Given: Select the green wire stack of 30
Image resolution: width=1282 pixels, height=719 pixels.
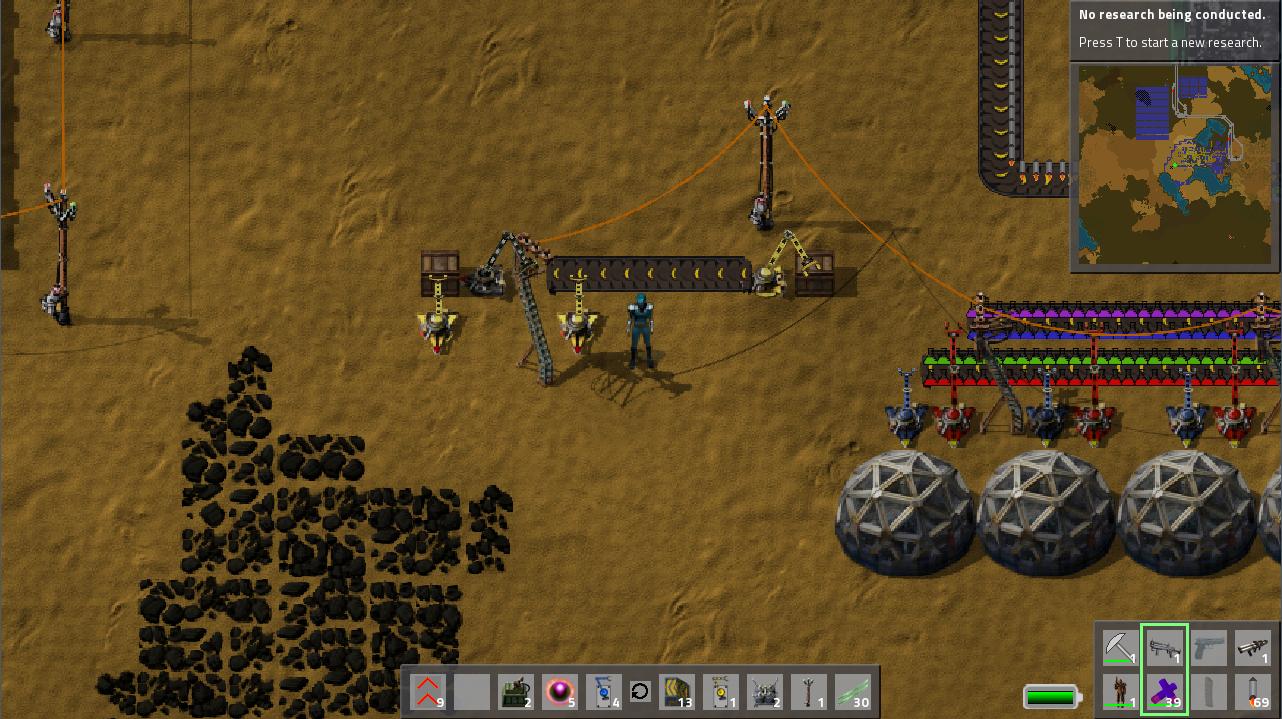Looking at the screenshot, I should pos(853,691).
